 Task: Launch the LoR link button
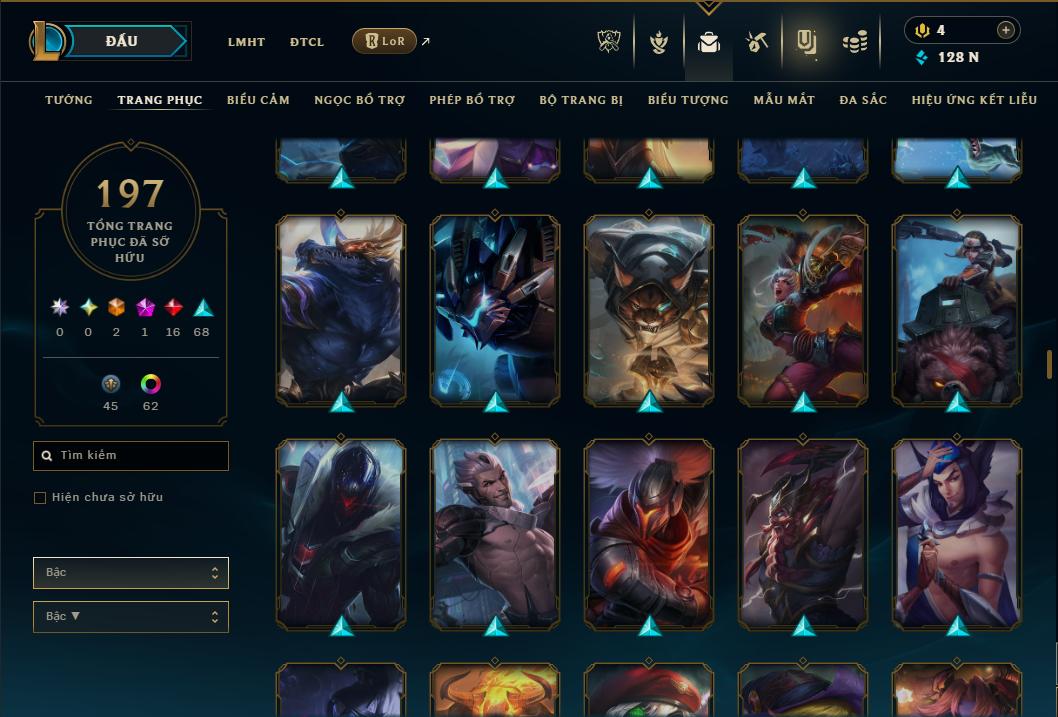point(384,42)
